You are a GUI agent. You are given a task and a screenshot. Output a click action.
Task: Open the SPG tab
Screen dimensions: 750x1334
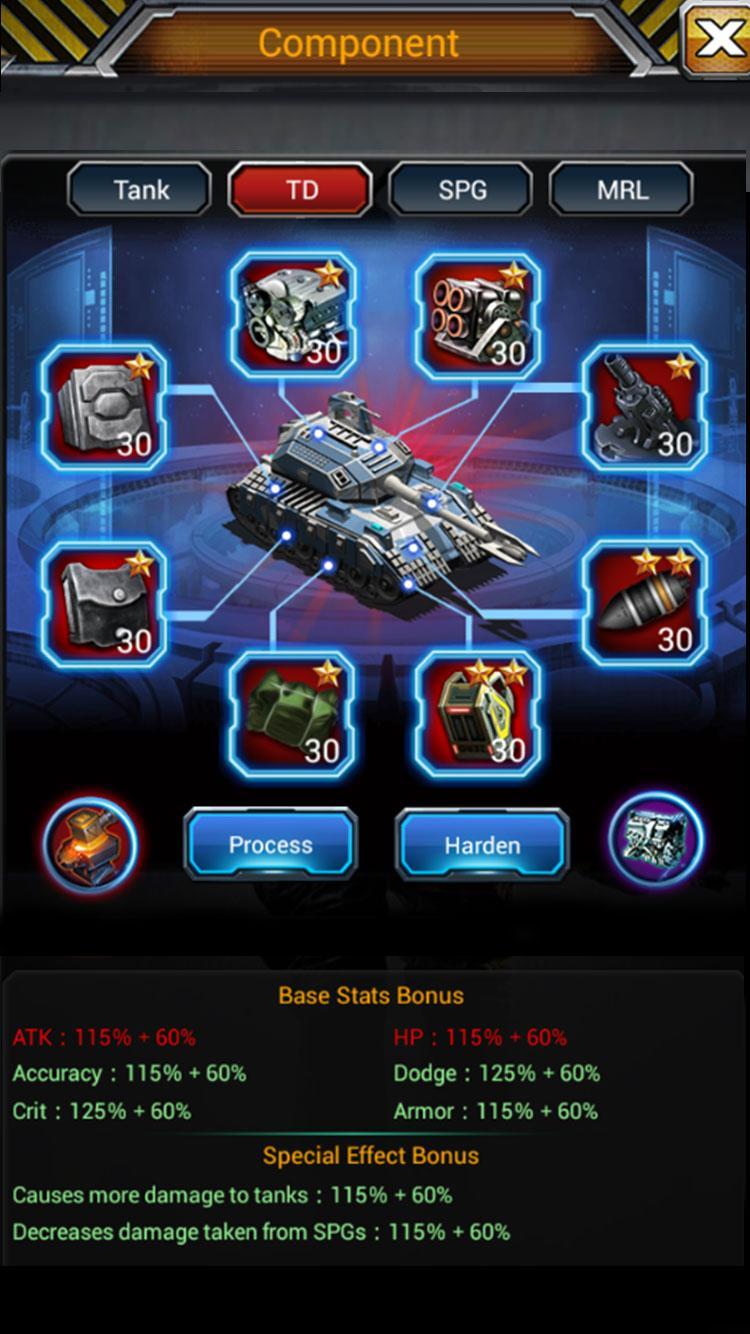coord(461,189)
